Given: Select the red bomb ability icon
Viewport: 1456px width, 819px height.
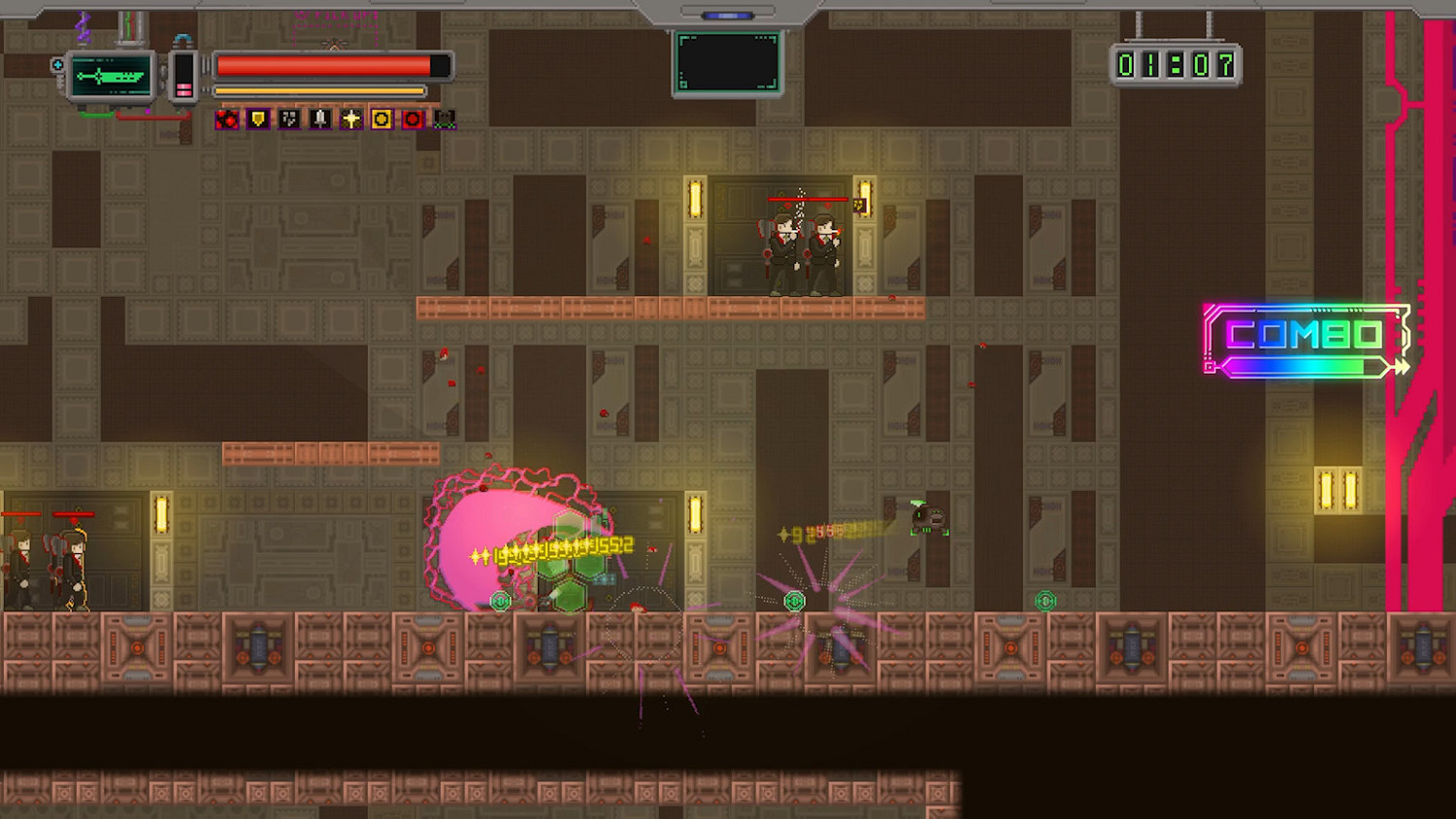Looking at the screenshot, I should point(226,119).
